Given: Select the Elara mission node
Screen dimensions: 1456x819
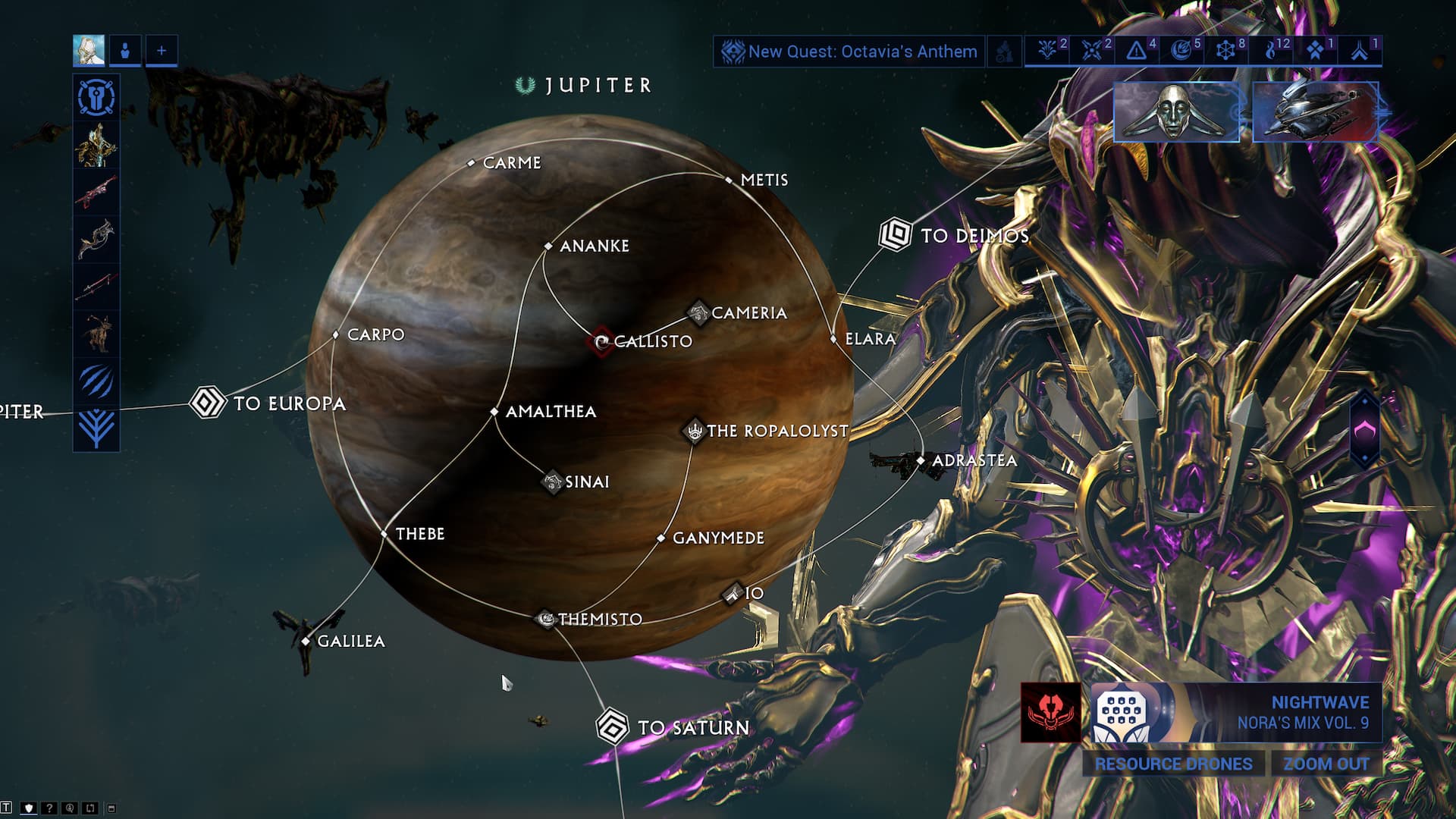Looking at the screenshot, I should point(834,339).
